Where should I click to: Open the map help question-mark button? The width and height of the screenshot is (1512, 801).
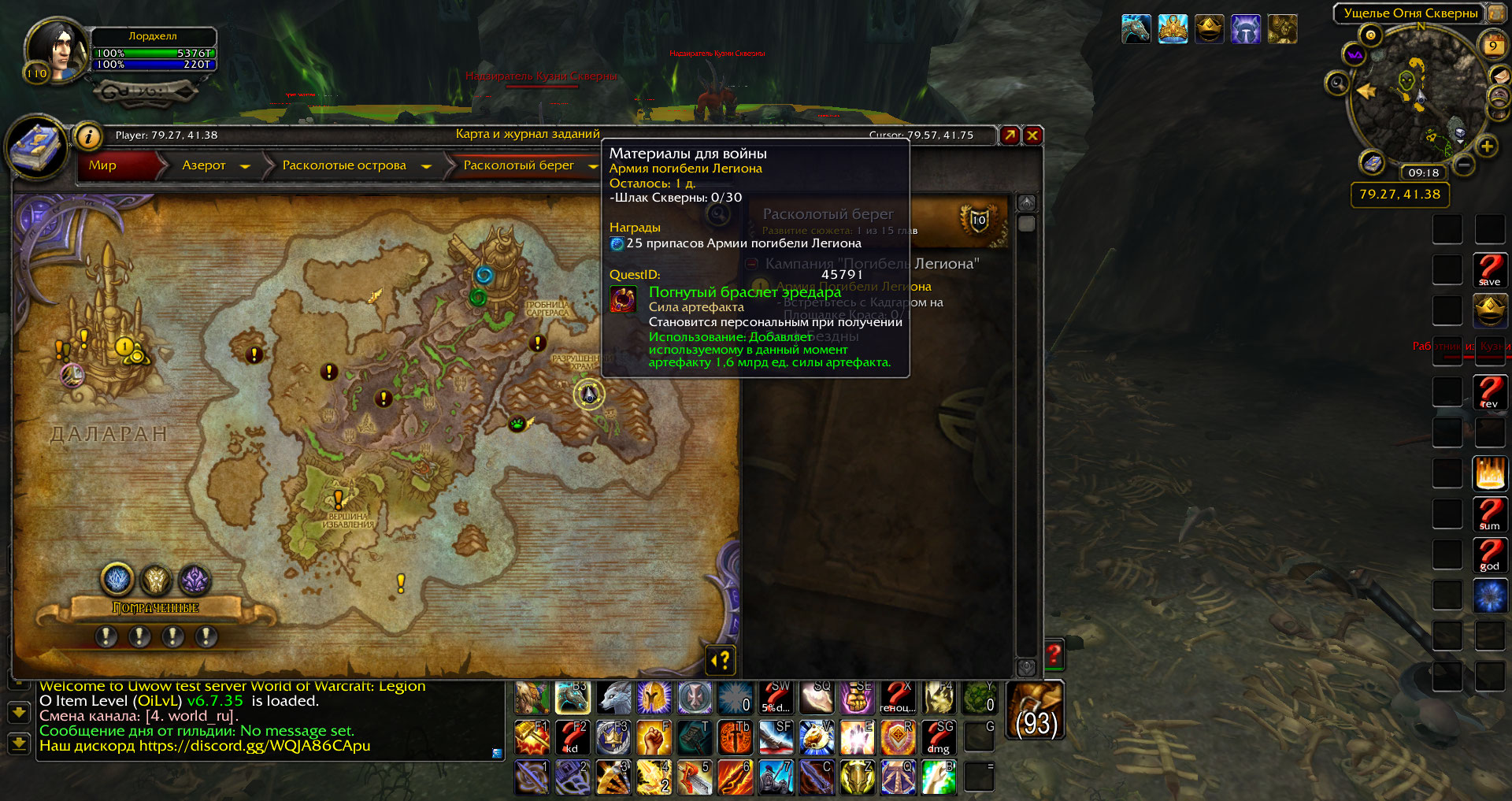pos(721,660)
